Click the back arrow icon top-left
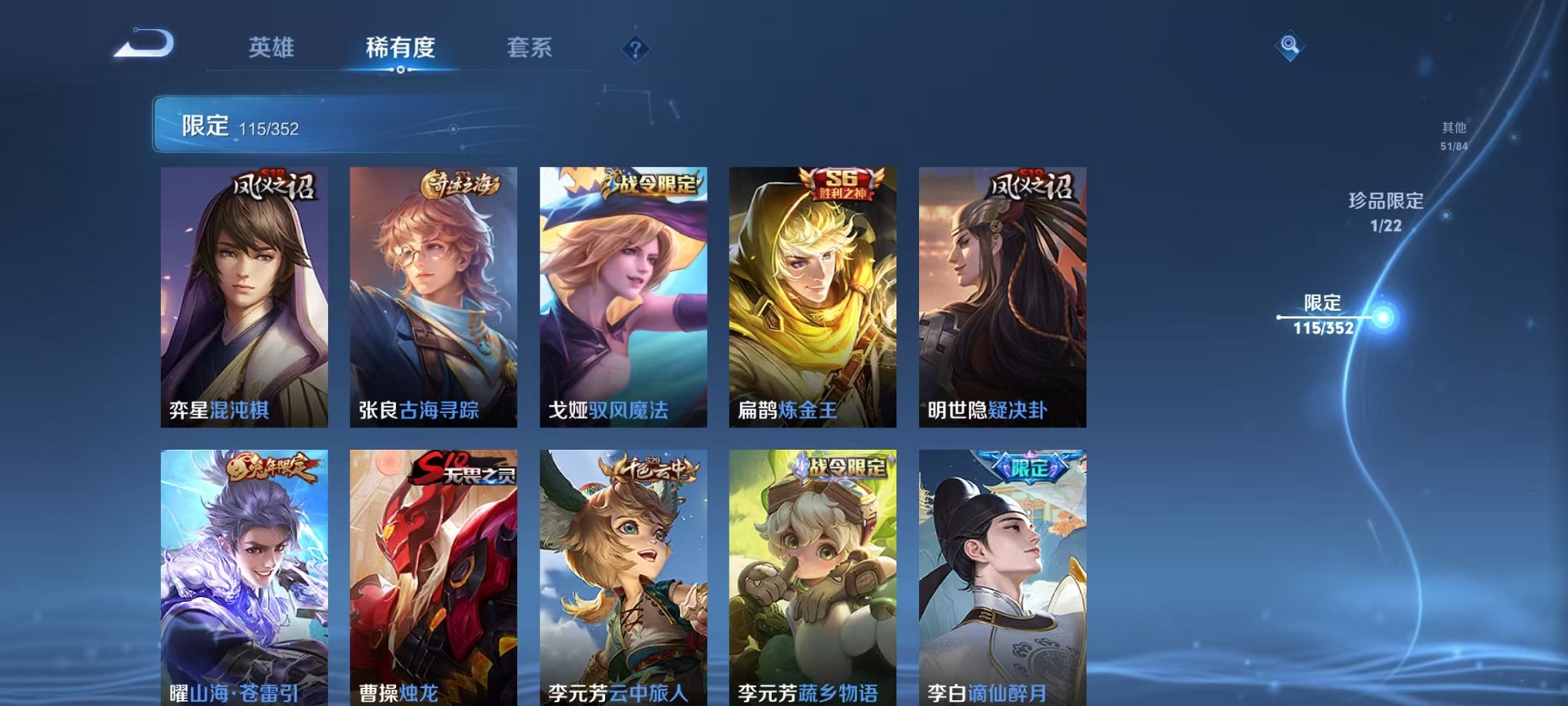Image resolution: width=1568 pixels, height=706 pixels. coord(142,44)
